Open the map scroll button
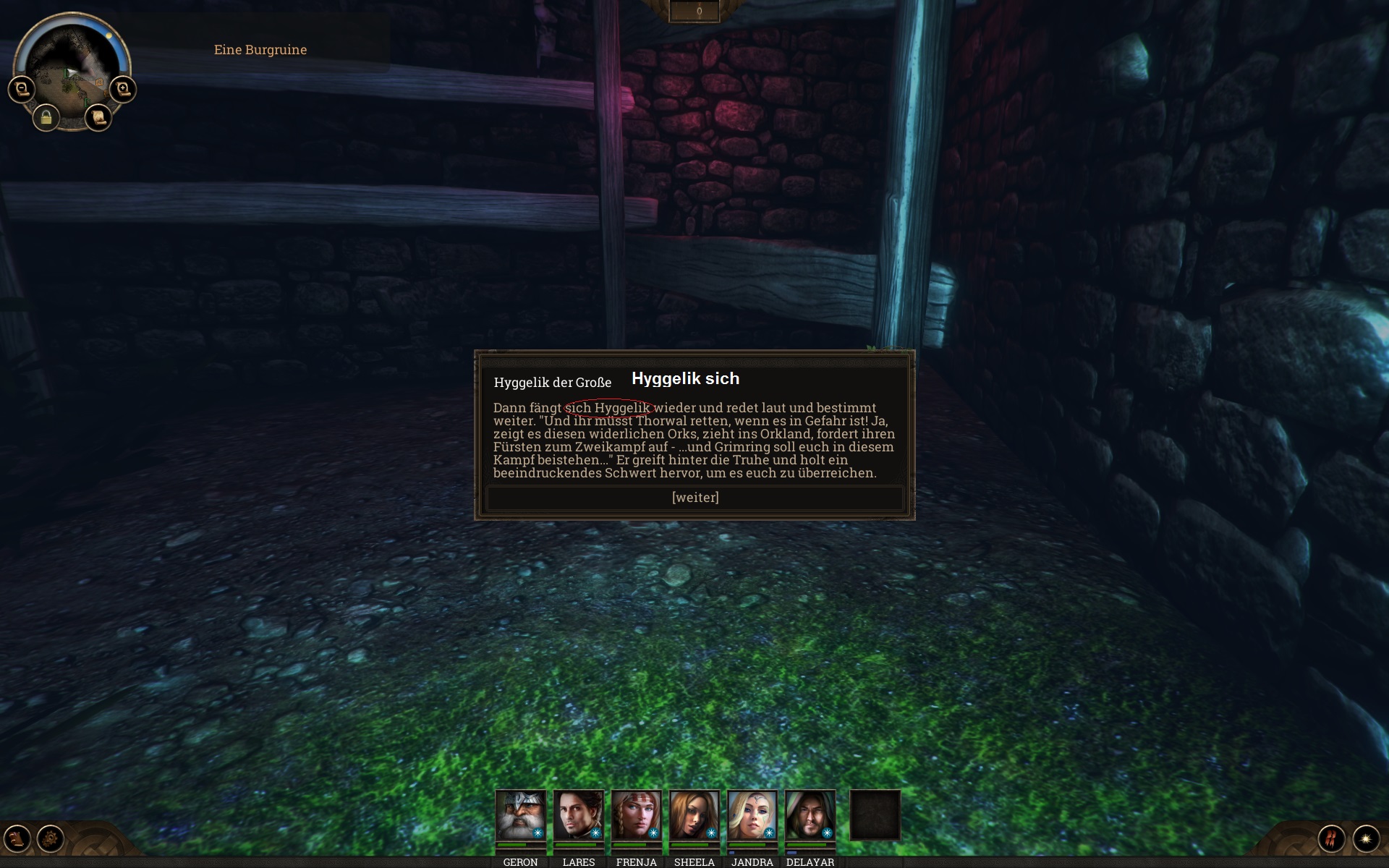The height and width of the screenshot is (868, 1389). coord(98,117)
